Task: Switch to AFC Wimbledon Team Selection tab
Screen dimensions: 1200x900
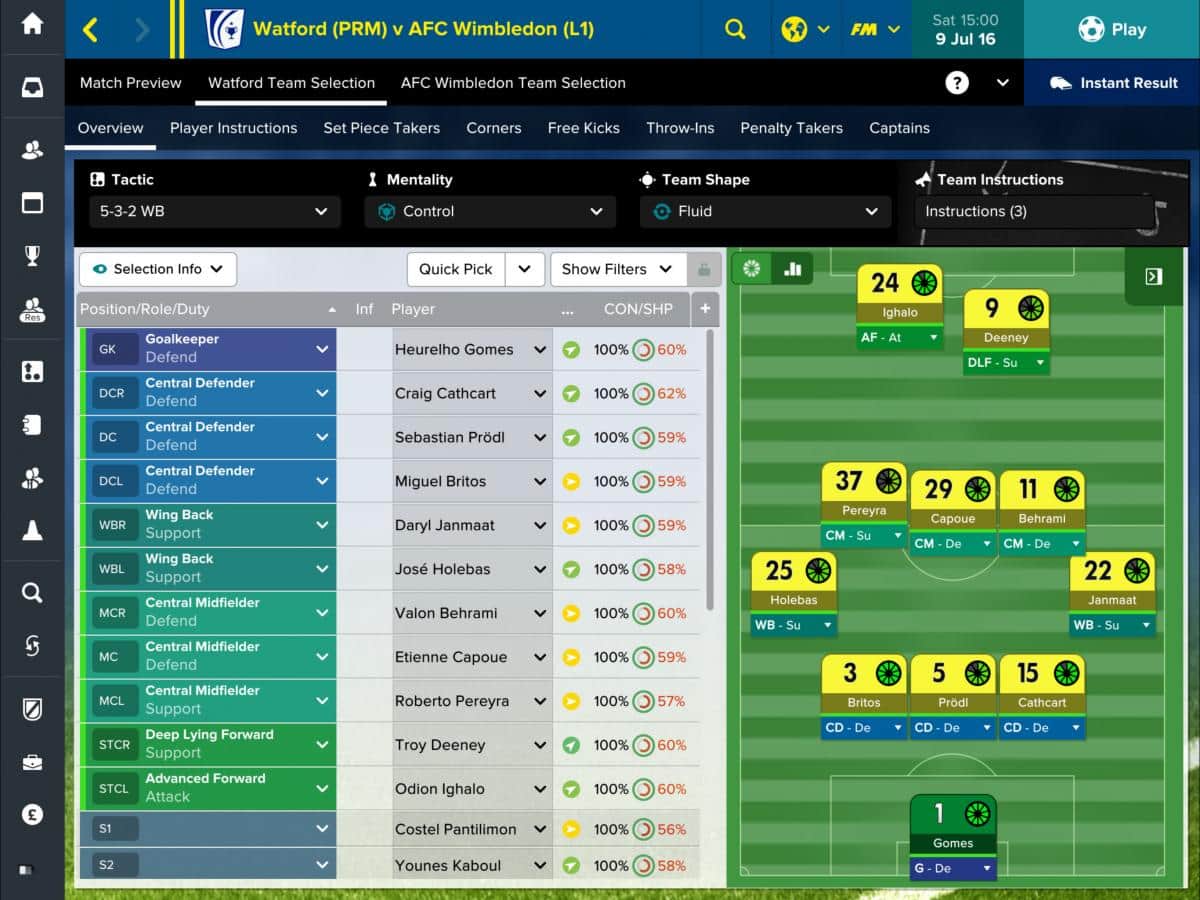Action: (x=513, y=83)
